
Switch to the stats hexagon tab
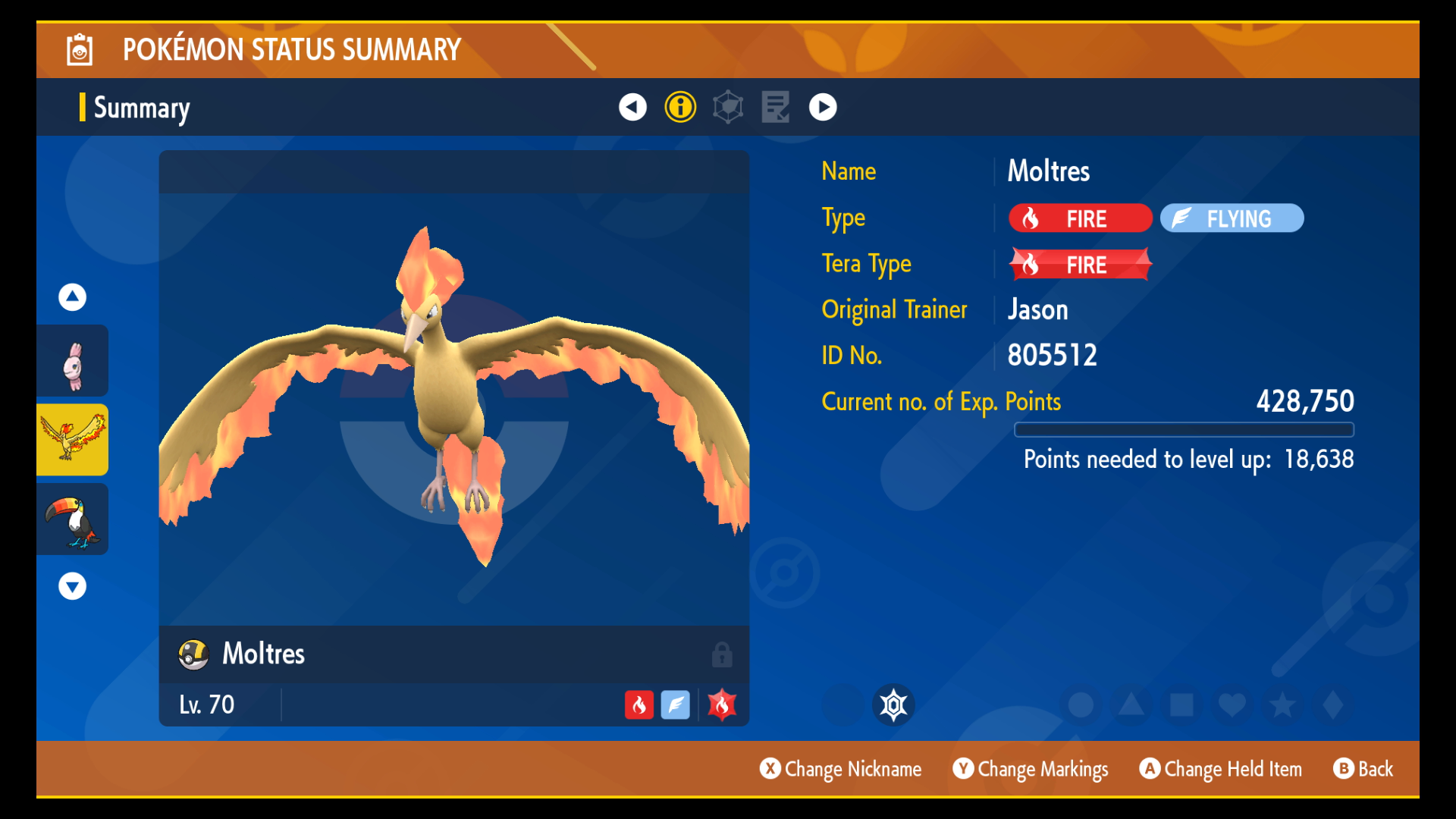(x=728, y=107)
